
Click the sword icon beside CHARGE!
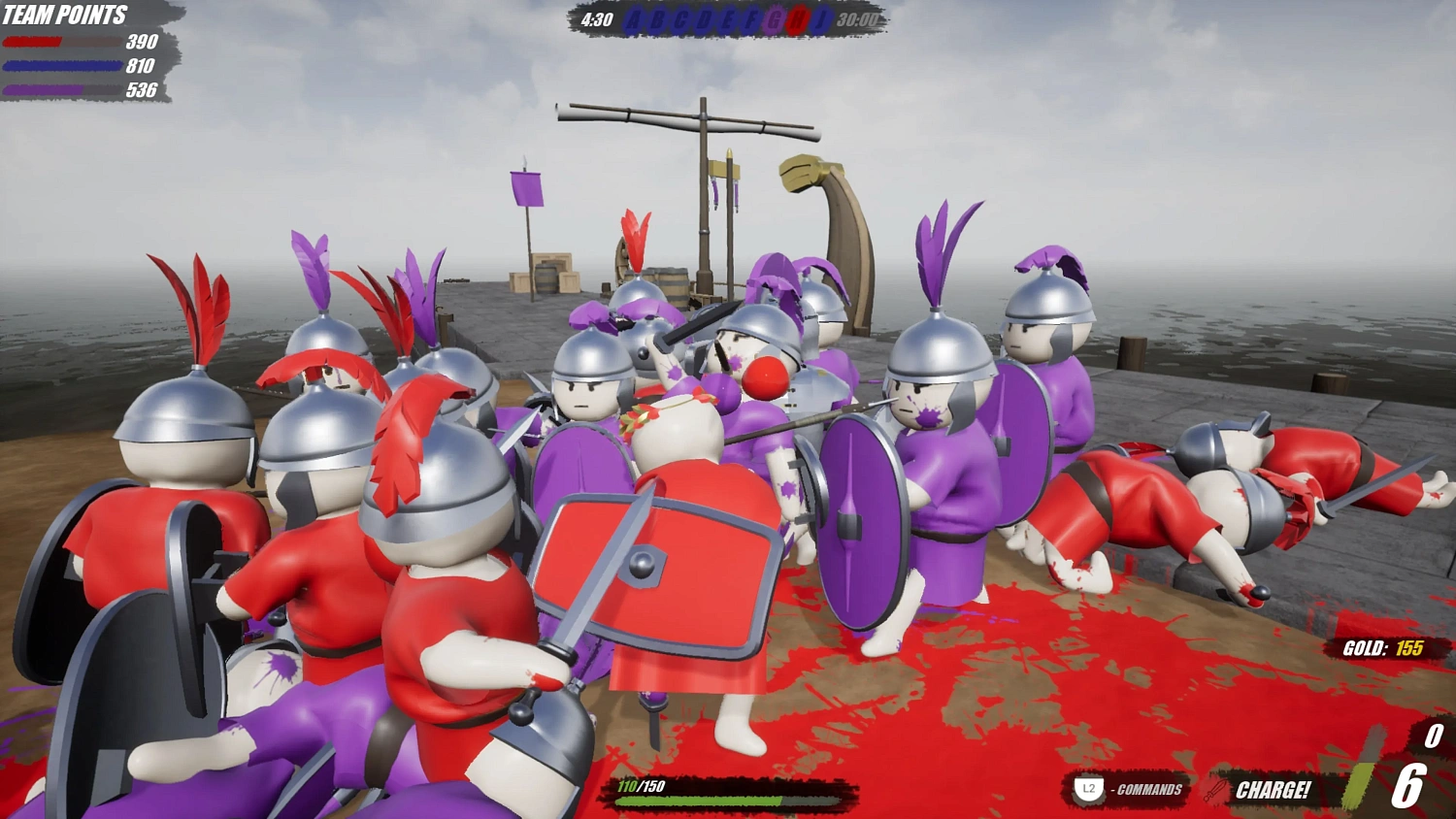(x=1216, y=789)
